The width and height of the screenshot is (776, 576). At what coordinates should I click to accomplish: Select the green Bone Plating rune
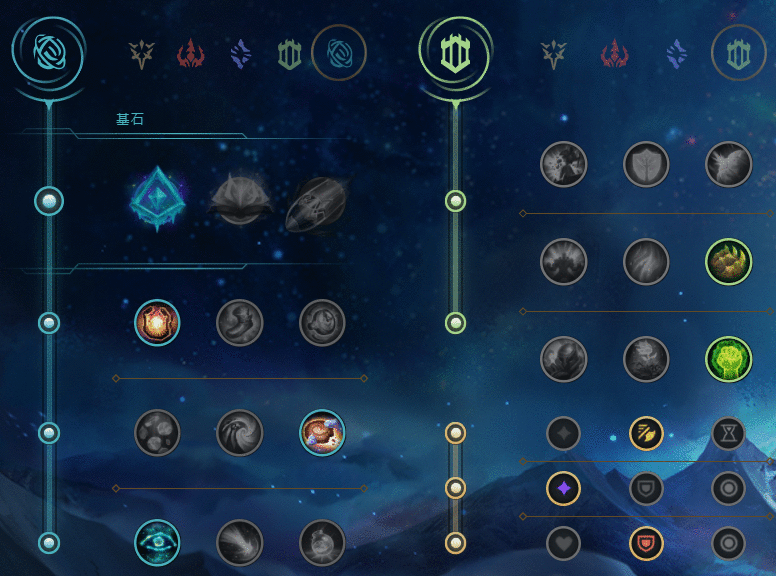(x=728, y=262)
